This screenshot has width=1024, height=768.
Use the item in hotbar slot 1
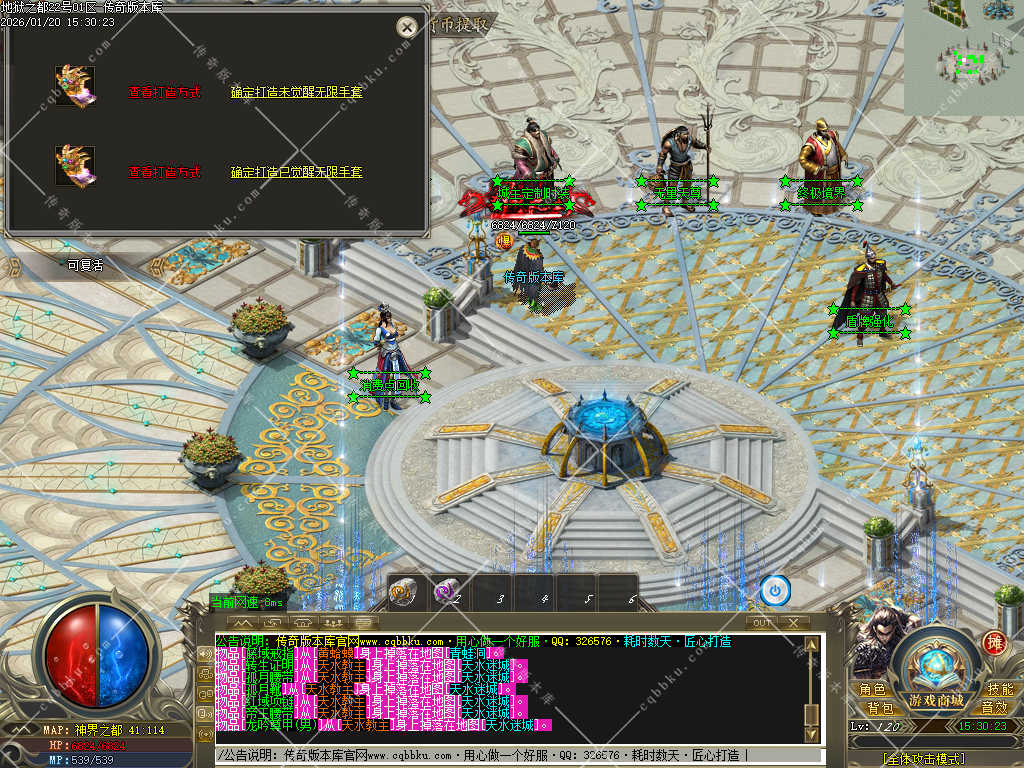tap(404, 592)
